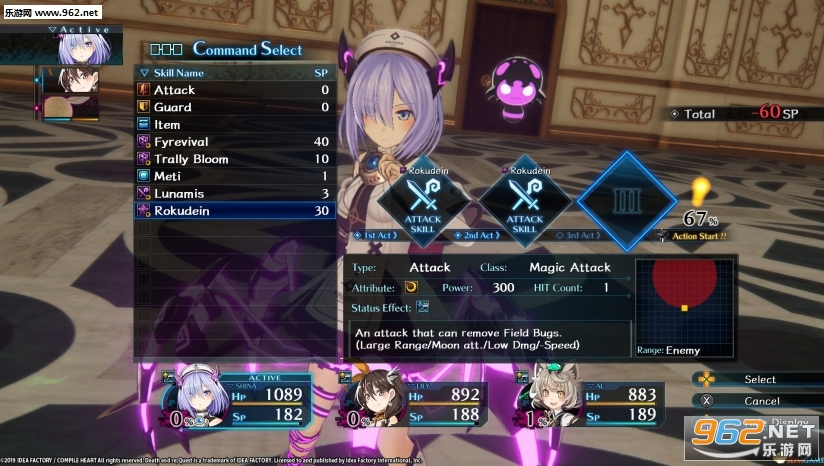Choose Guard from the skill list

(x=235, y=107)
